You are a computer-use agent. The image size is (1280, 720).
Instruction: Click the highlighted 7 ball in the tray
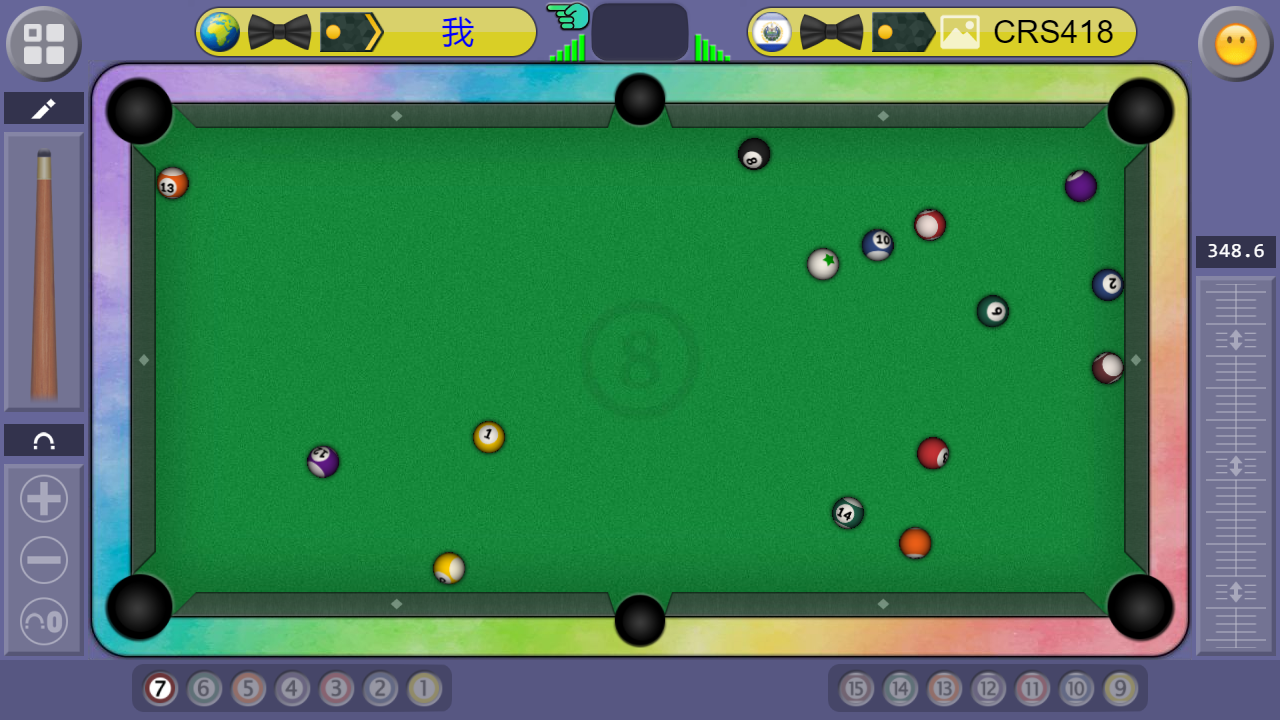coord(159,689)
